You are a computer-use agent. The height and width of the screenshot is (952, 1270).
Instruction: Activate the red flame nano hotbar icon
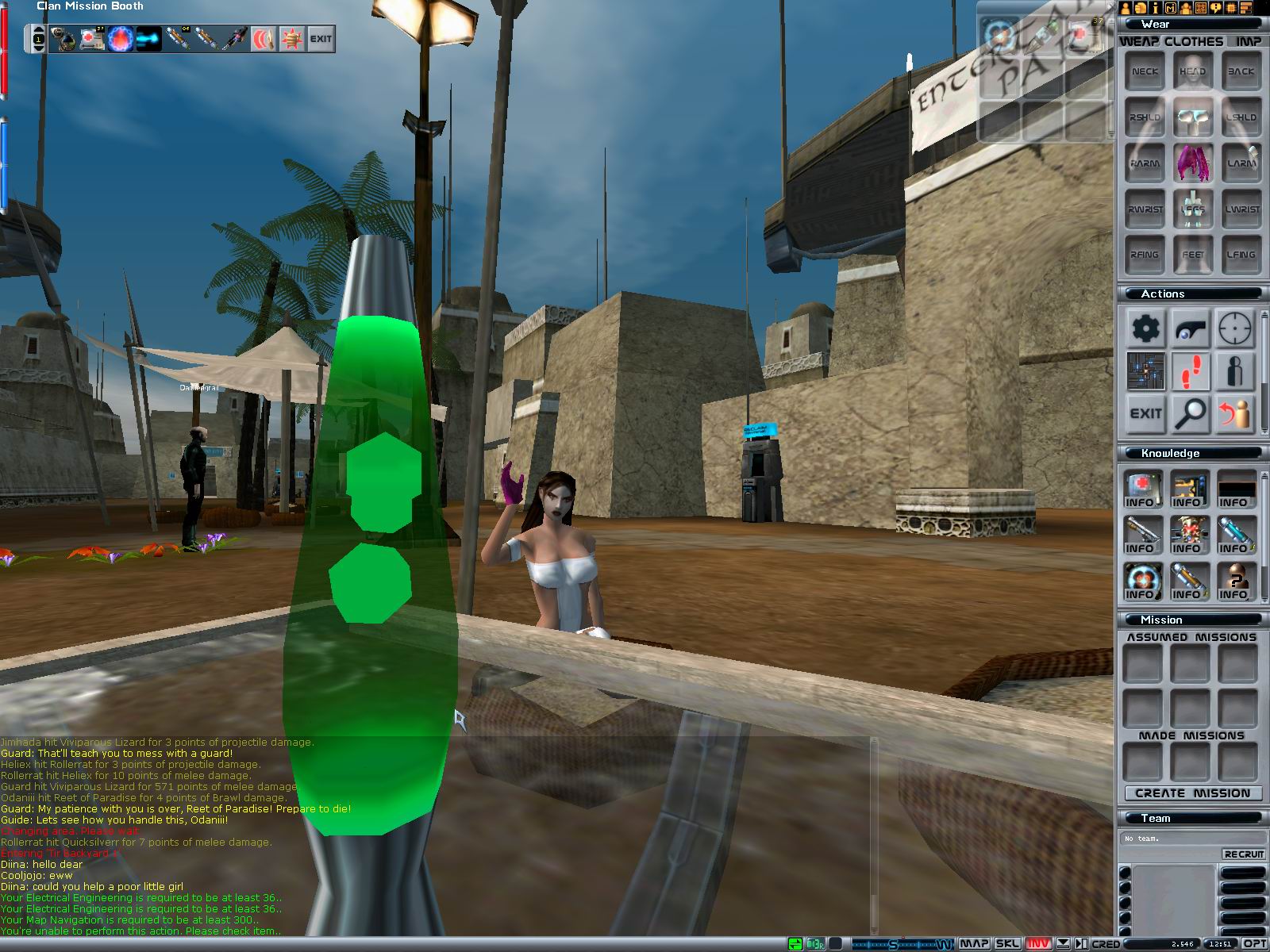pos(121,39)
